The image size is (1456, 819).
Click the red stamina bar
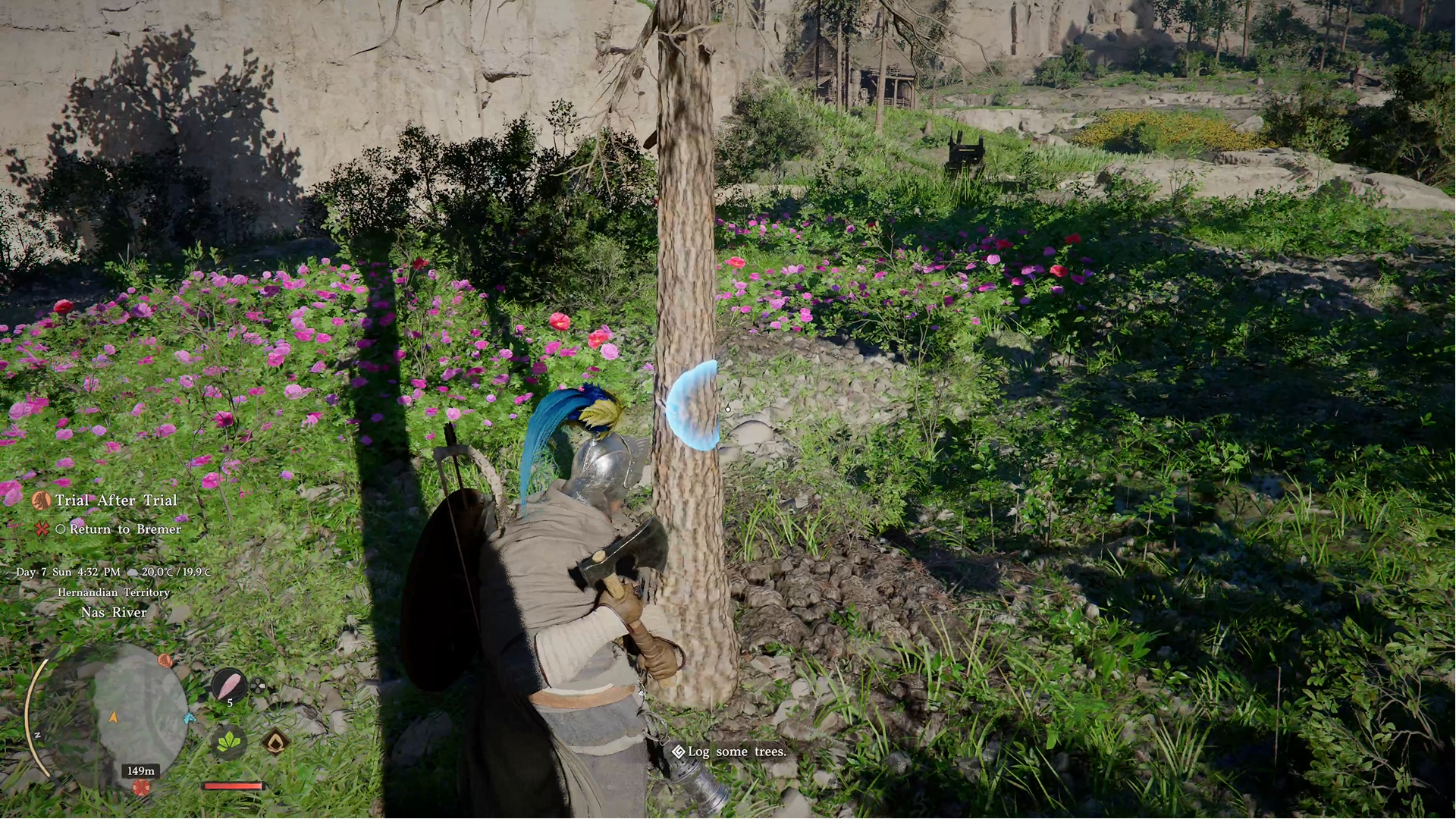click(231, 784)
